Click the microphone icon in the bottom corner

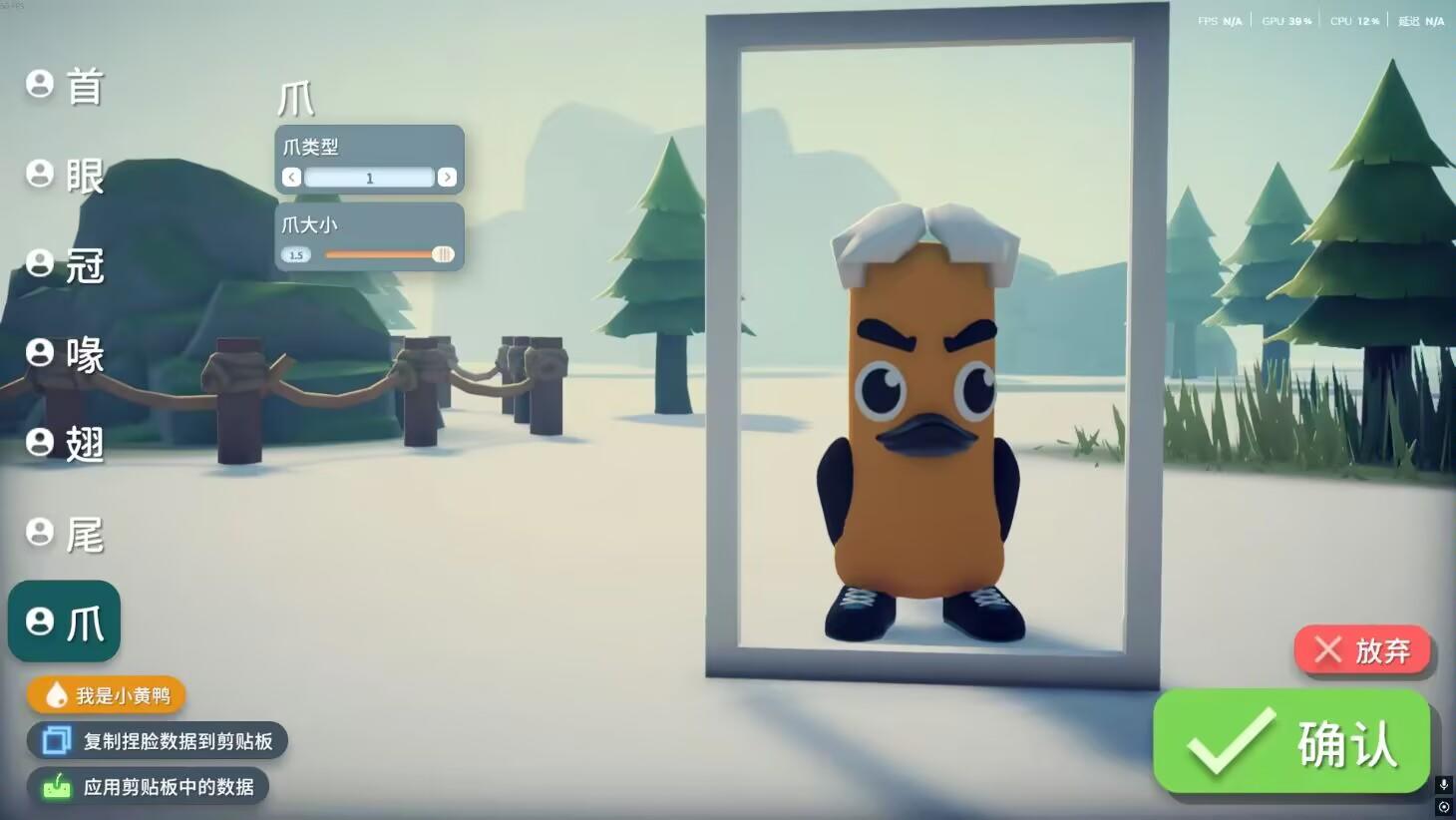(1443, 784)
